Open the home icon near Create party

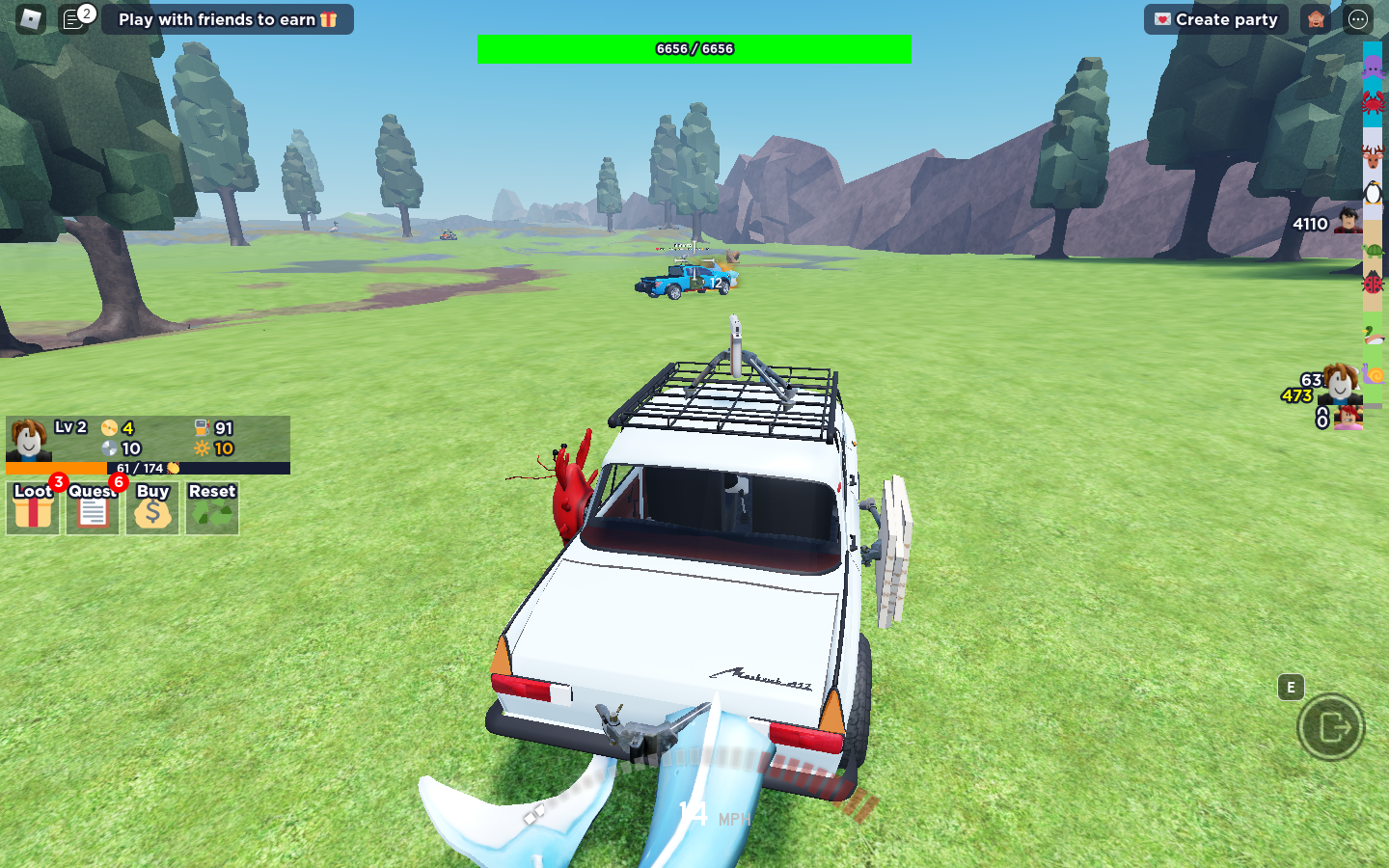click(x=1315, y=18)
